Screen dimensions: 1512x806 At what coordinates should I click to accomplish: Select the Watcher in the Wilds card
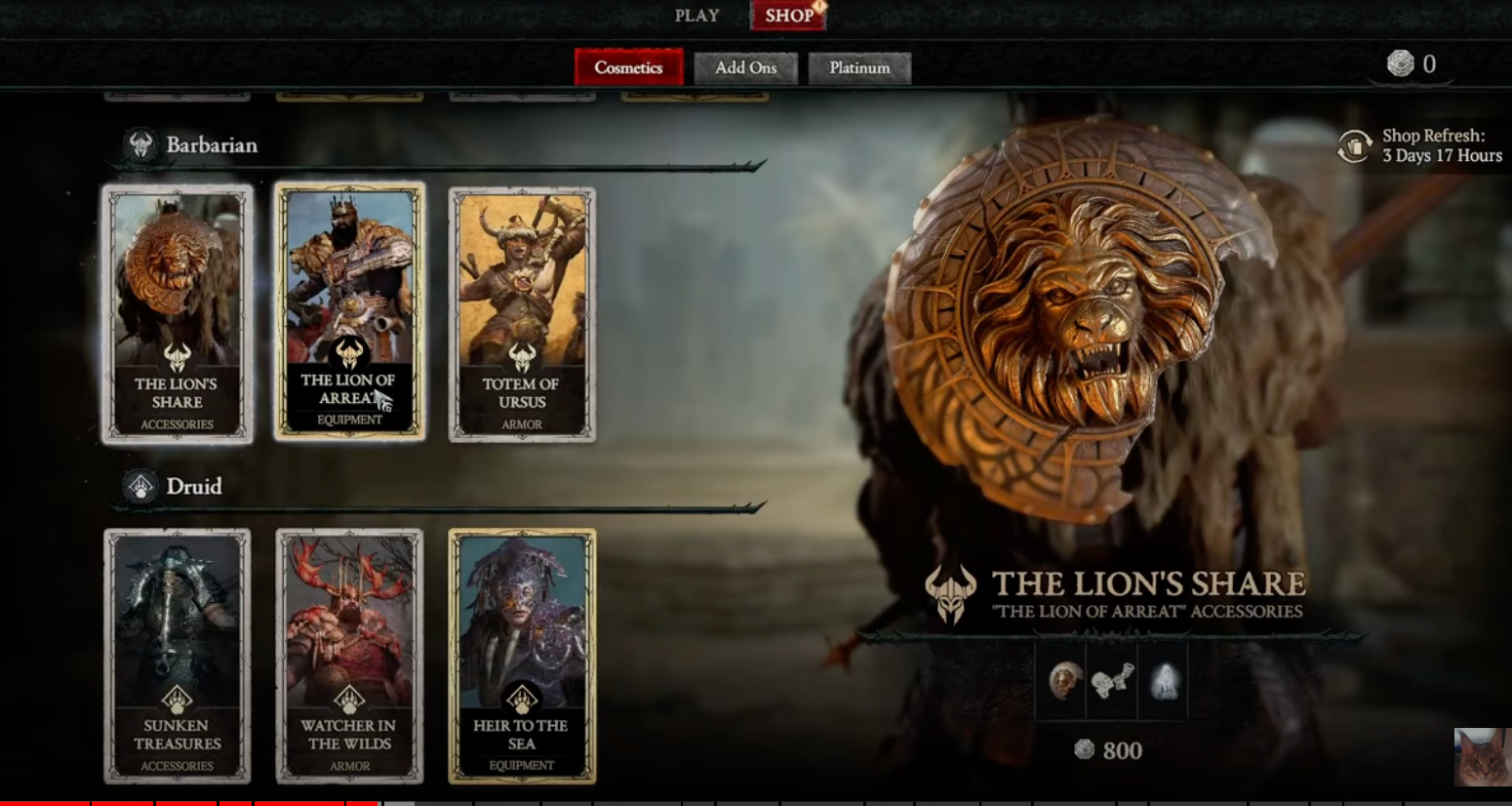click(x=349, y=654)
